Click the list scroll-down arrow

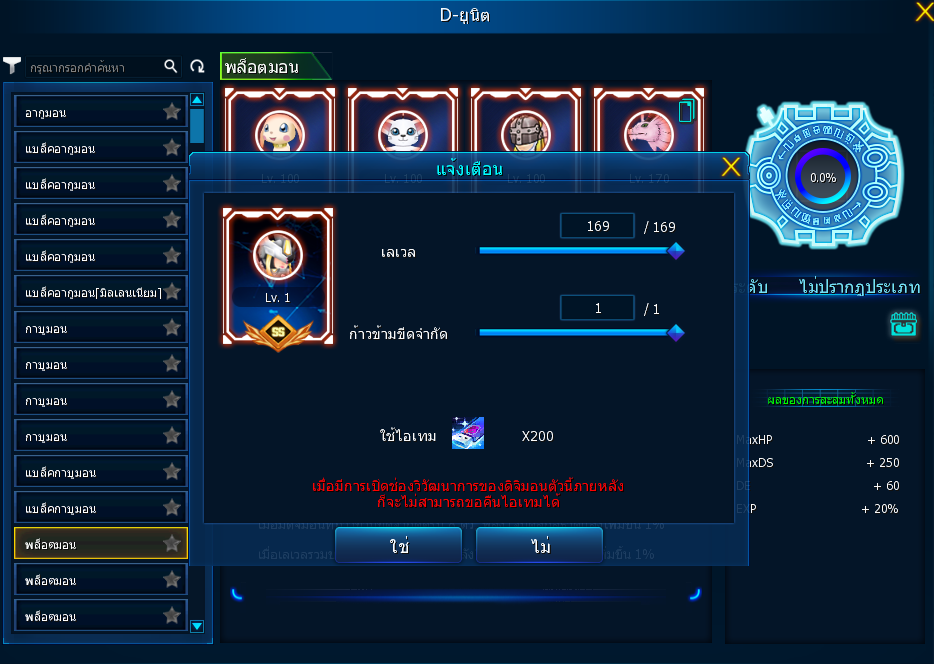(197, 626)
